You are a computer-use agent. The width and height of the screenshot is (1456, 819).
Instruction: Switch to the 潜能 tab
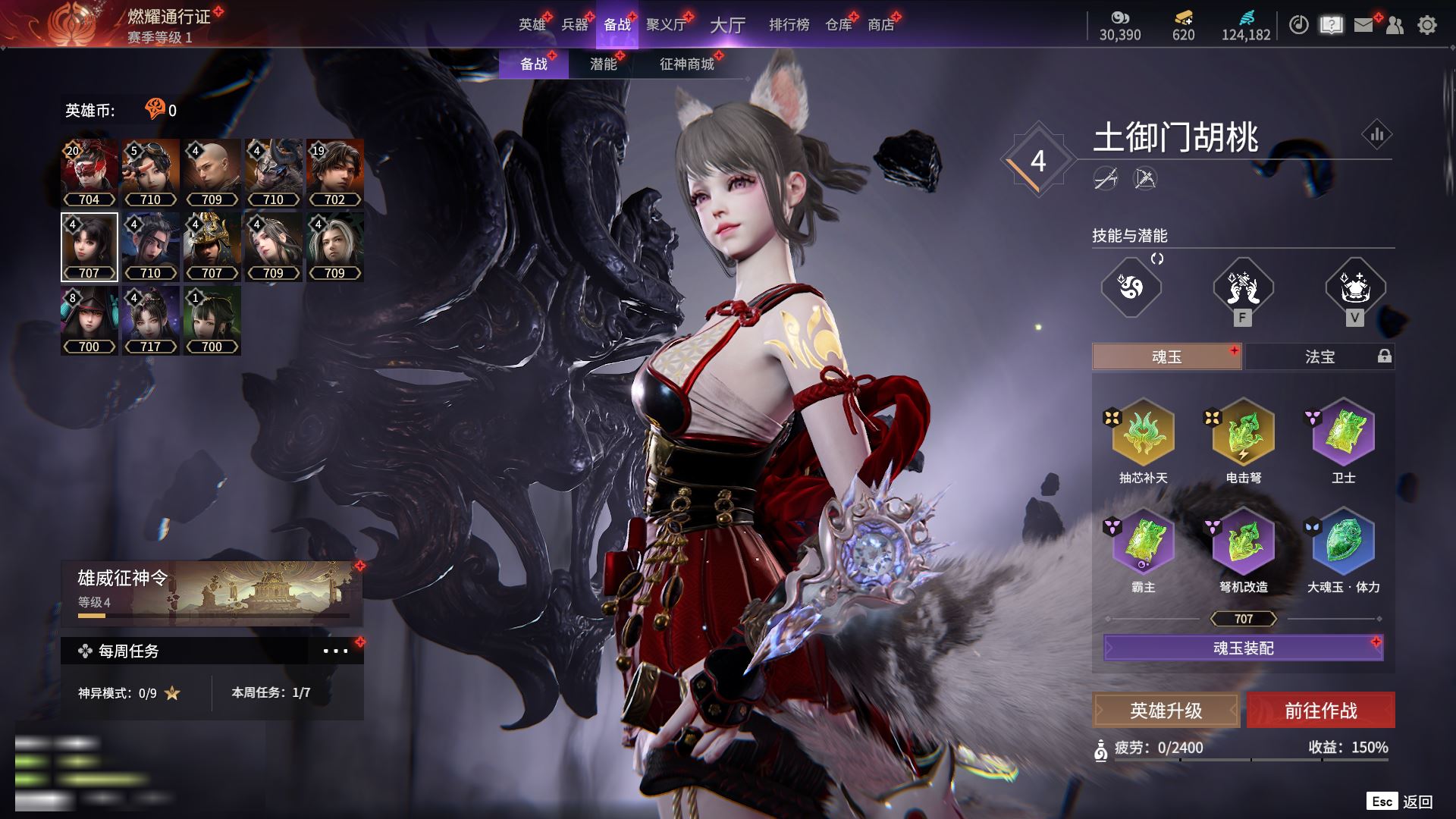coord(604,64)
